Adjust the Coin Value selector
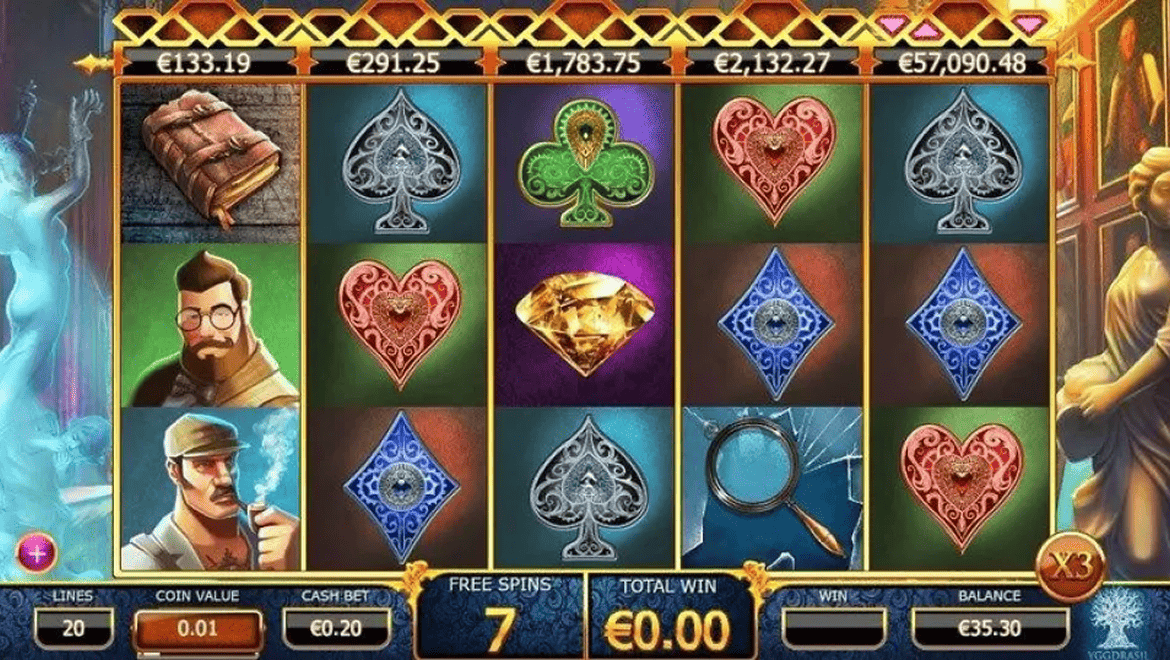 198,630
